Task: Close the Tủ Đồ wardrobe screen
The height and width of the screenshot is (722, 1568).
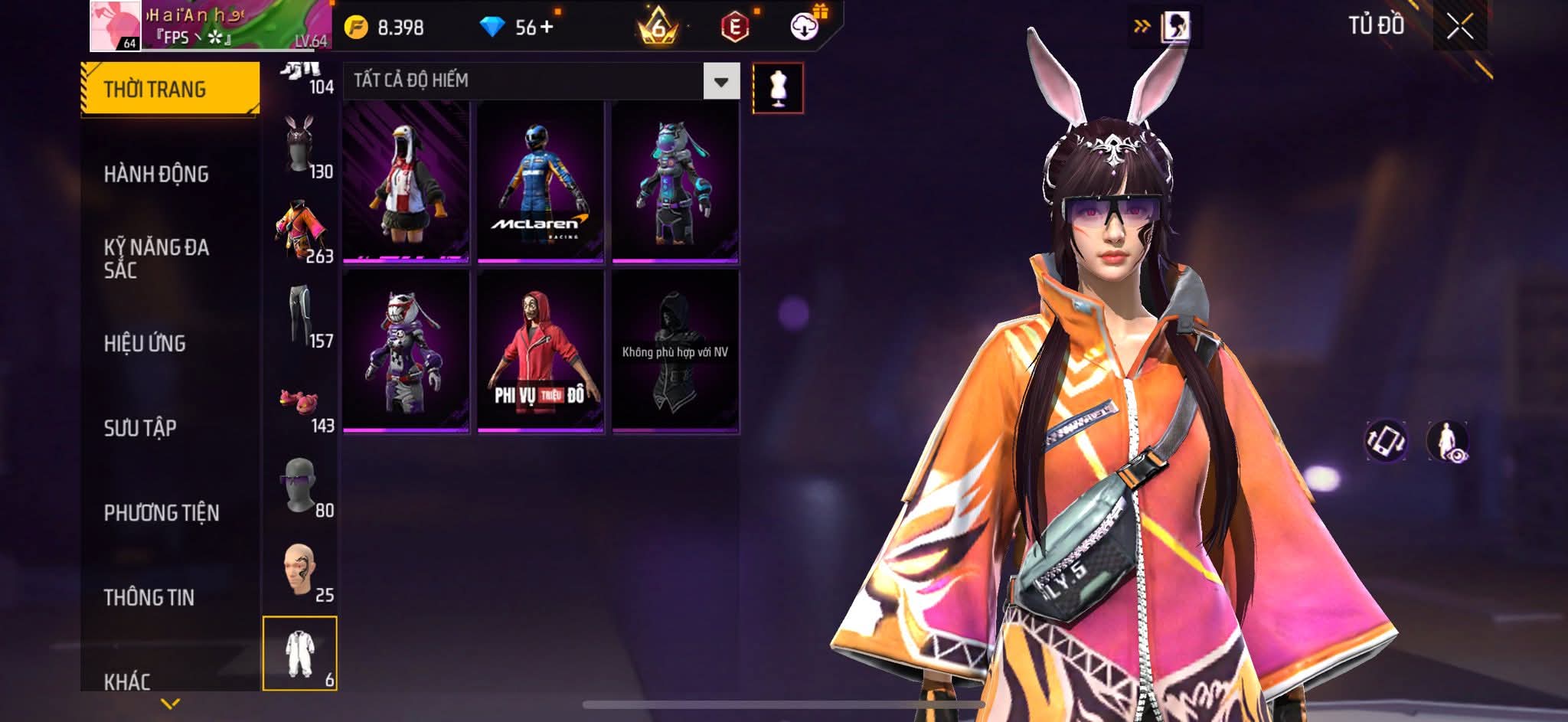Action: tap(1459, 28)
